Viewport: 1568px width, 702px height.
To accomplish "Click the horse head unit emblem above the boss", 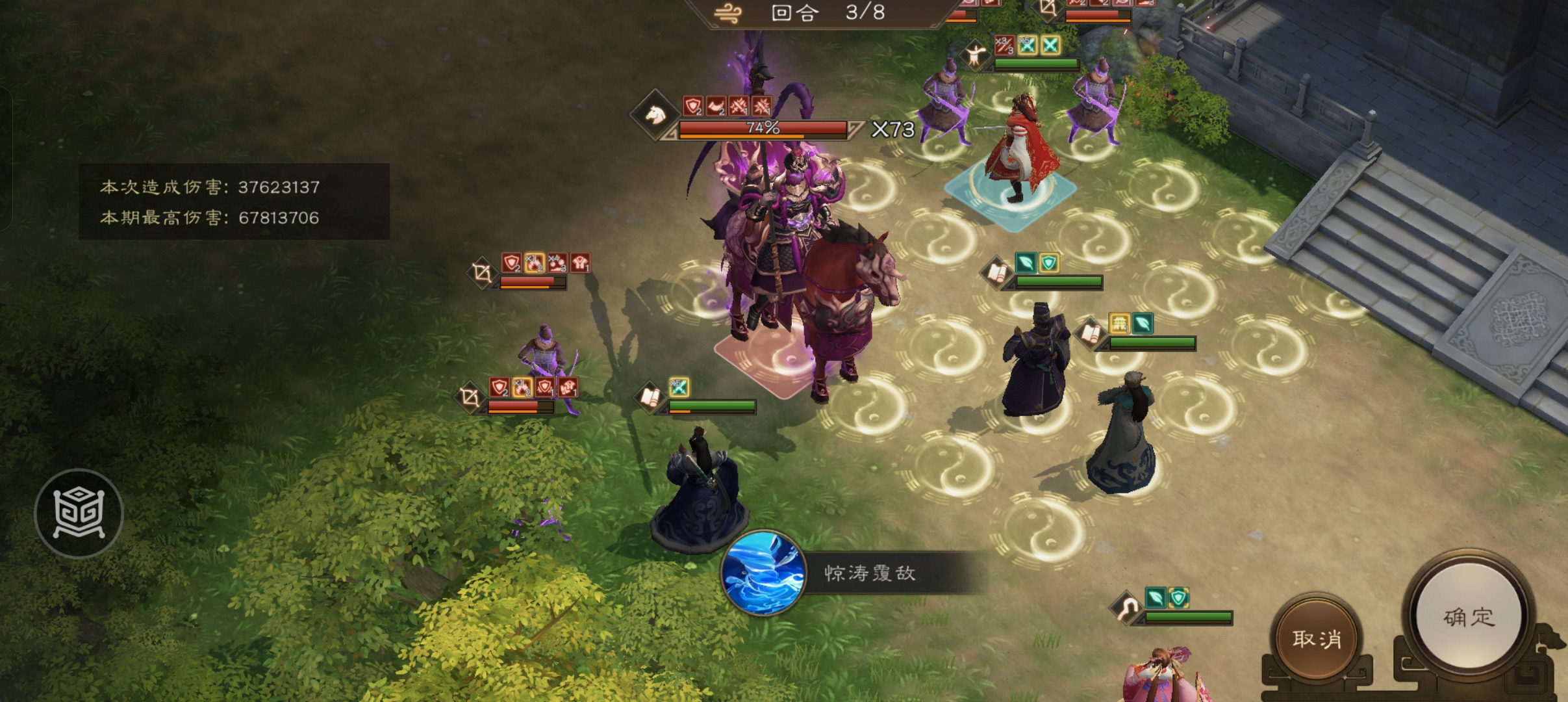I will click(x=655, y=116).
